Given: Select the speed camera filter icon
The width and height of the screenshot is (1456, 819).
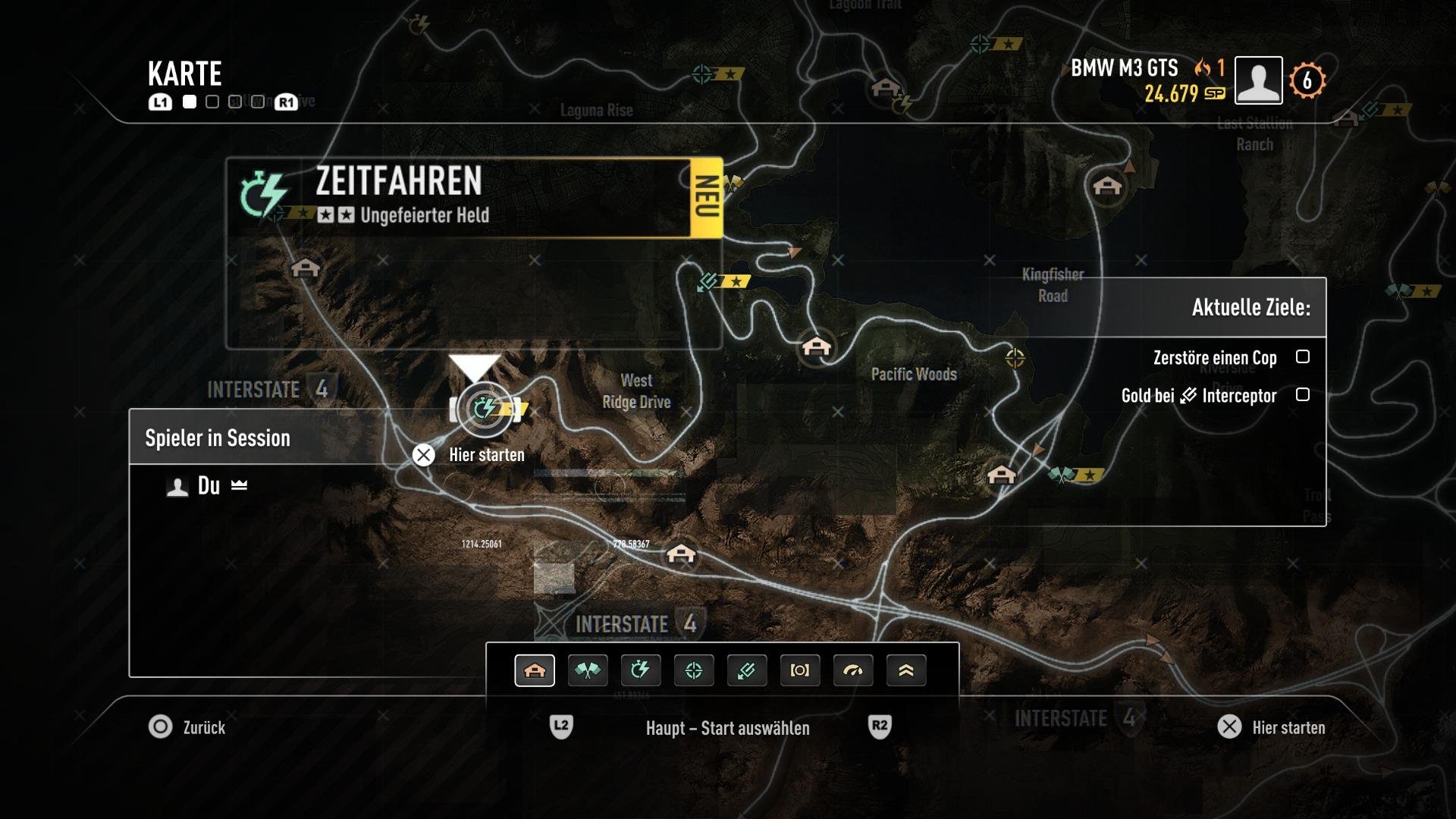Looking at the screenshot, I should point(800,670).
